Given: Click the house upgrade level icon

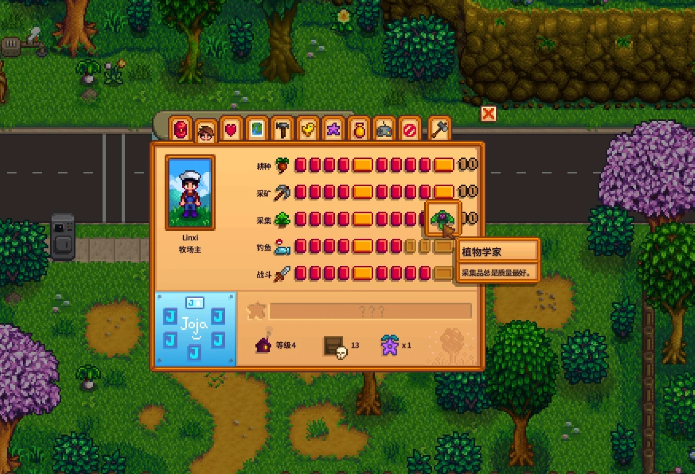Looking at the screenshot, I should (264, 345).
